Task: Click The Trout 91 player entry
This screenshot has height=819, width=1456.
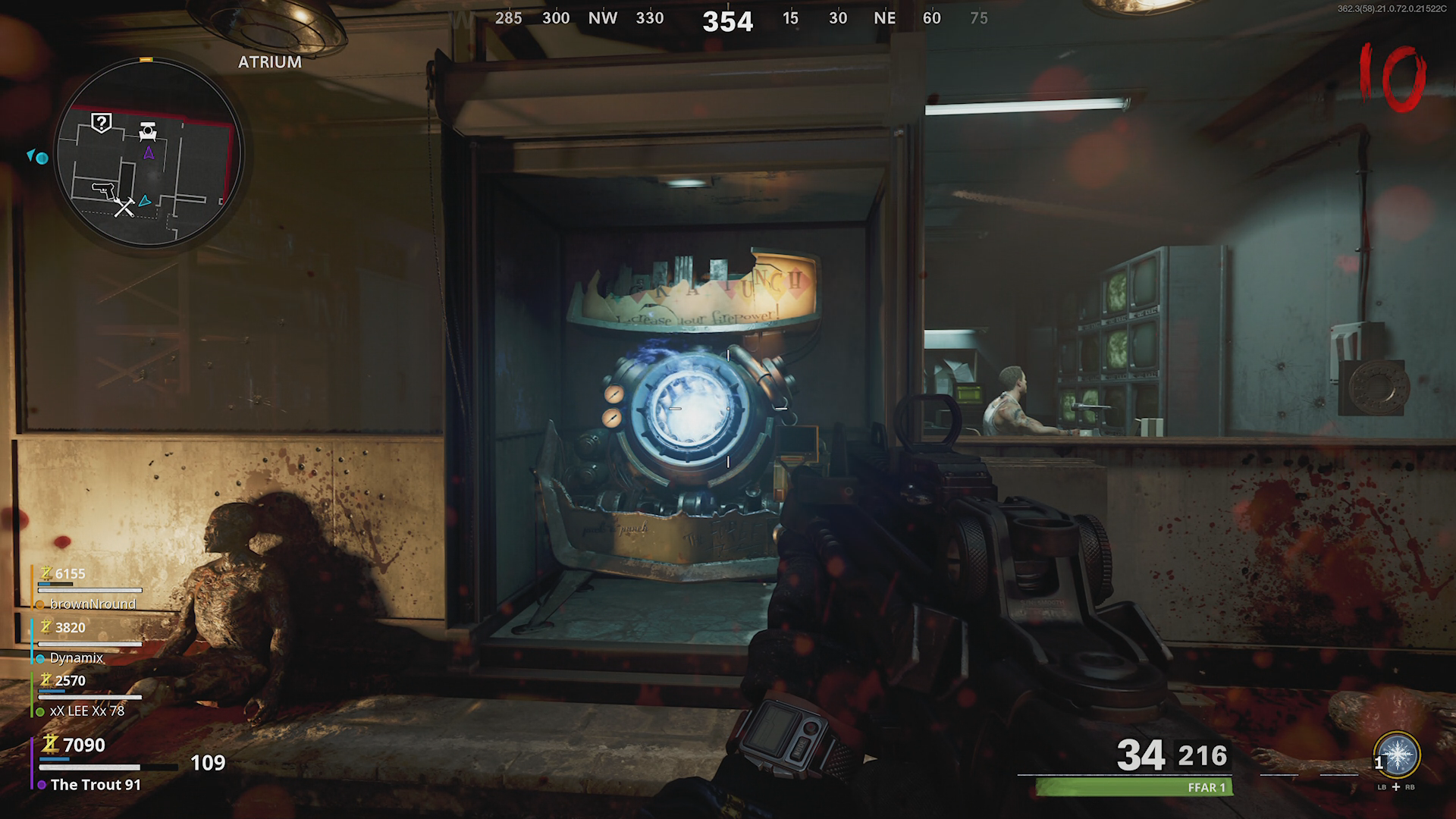Action: (x=95, y=784)
